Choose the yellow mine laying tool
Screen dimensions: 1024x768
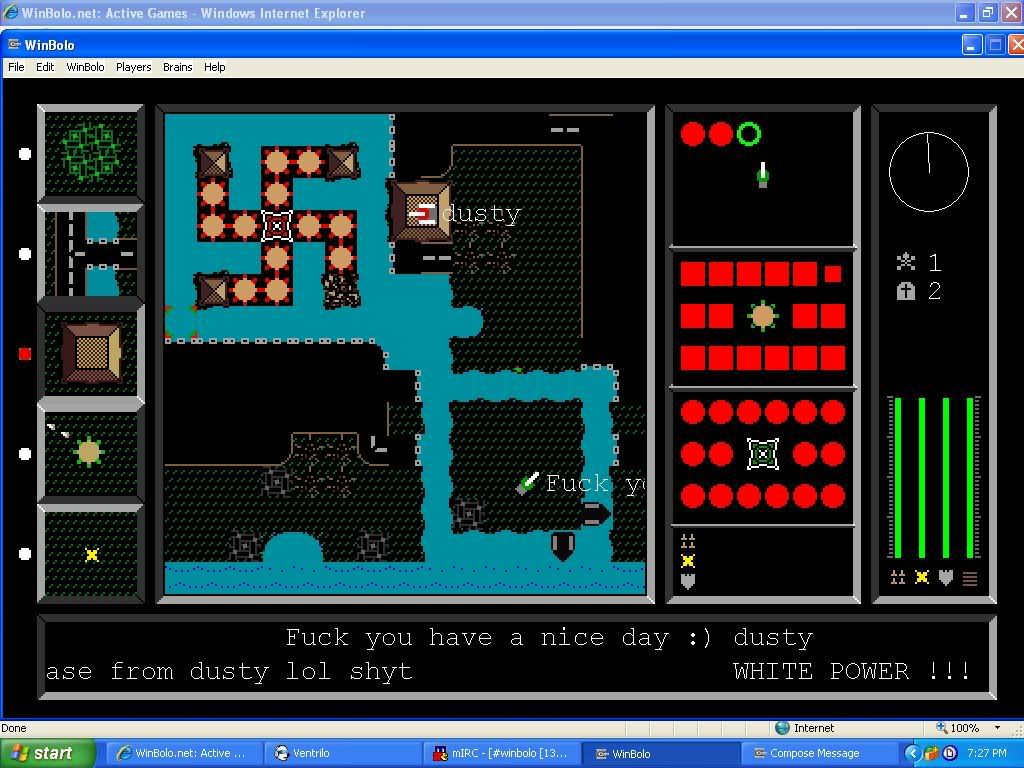coord(91,554)
